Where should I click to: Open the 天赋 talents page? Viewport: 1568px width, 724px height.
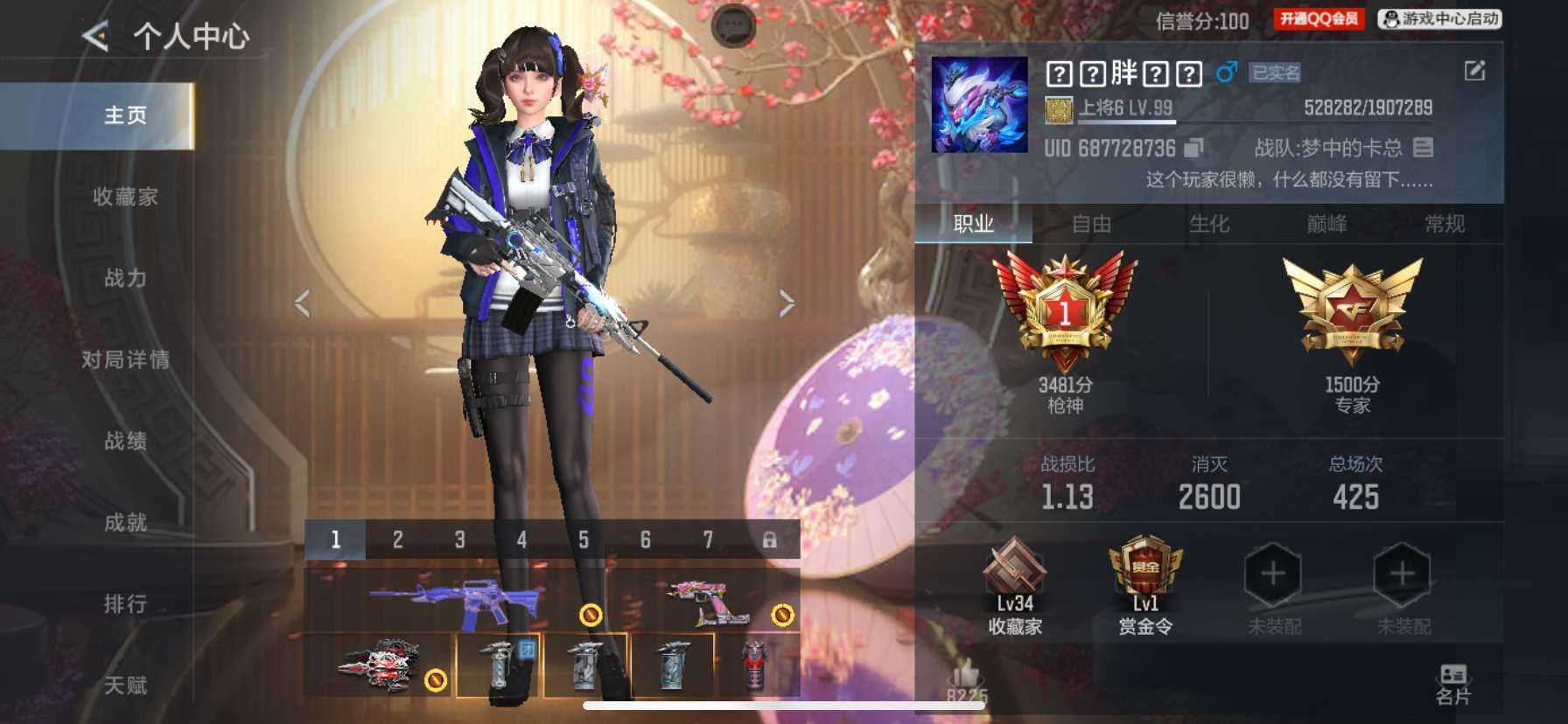point(125,686)
